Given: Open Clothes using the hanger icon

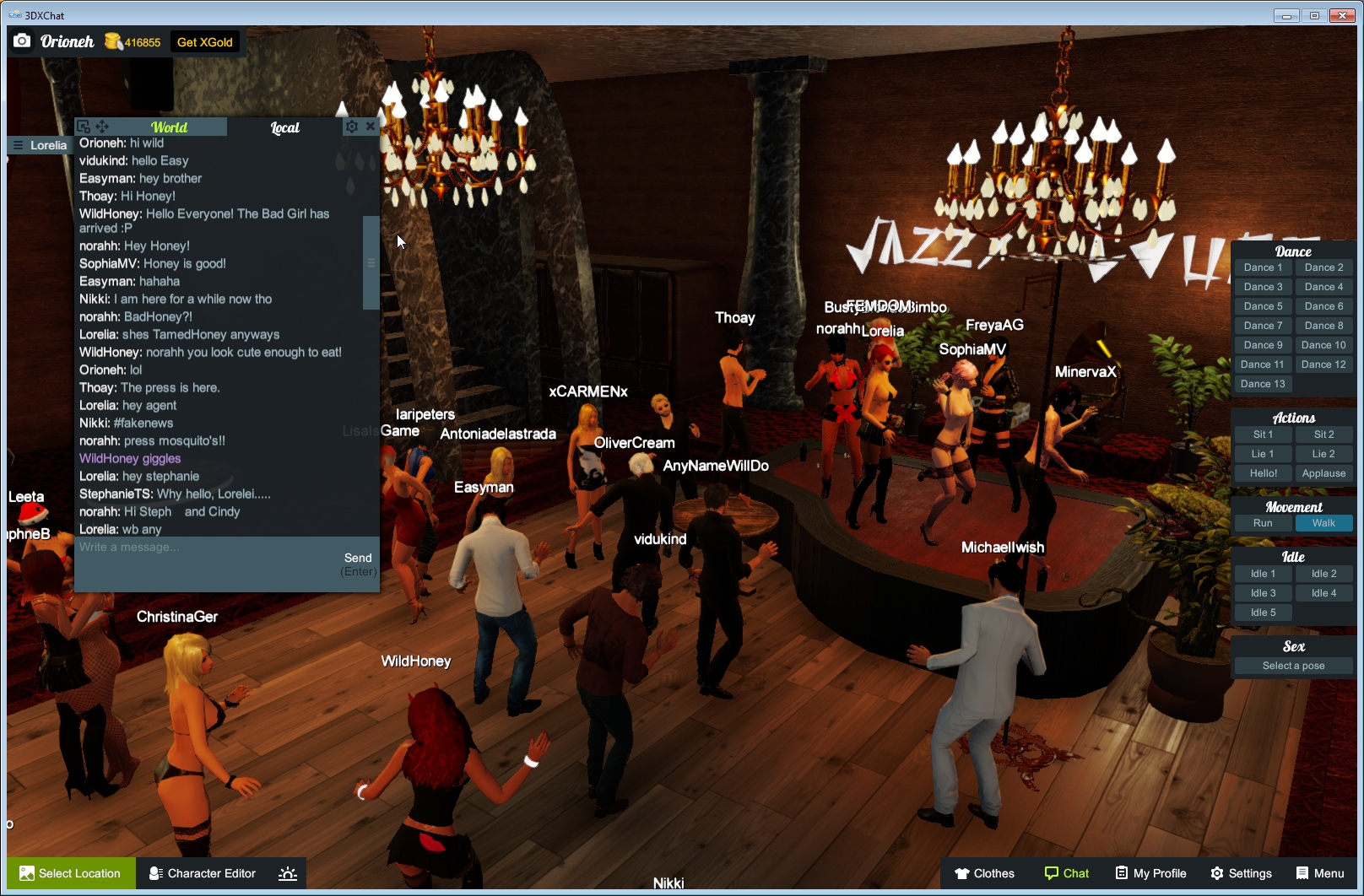Looking at the screenshot, I should pyautogui.click(x=961, y=873).
